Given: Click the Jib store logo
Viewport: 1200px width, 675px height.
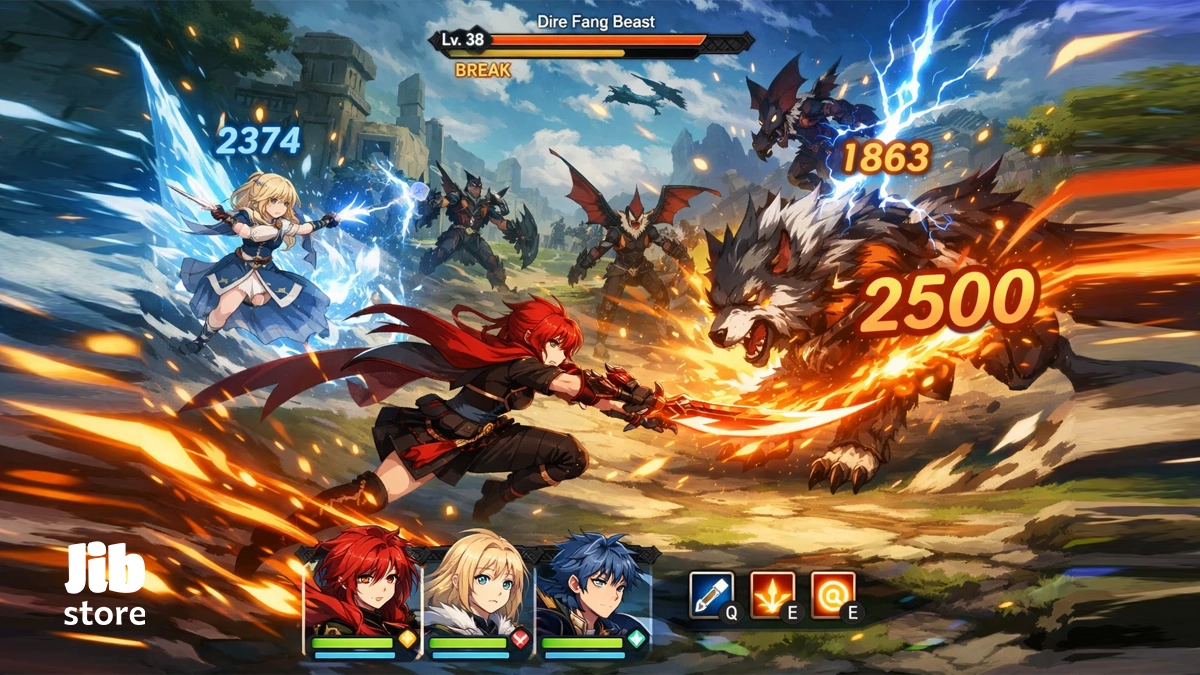Looking at the screenshot, I should point(105,586).
